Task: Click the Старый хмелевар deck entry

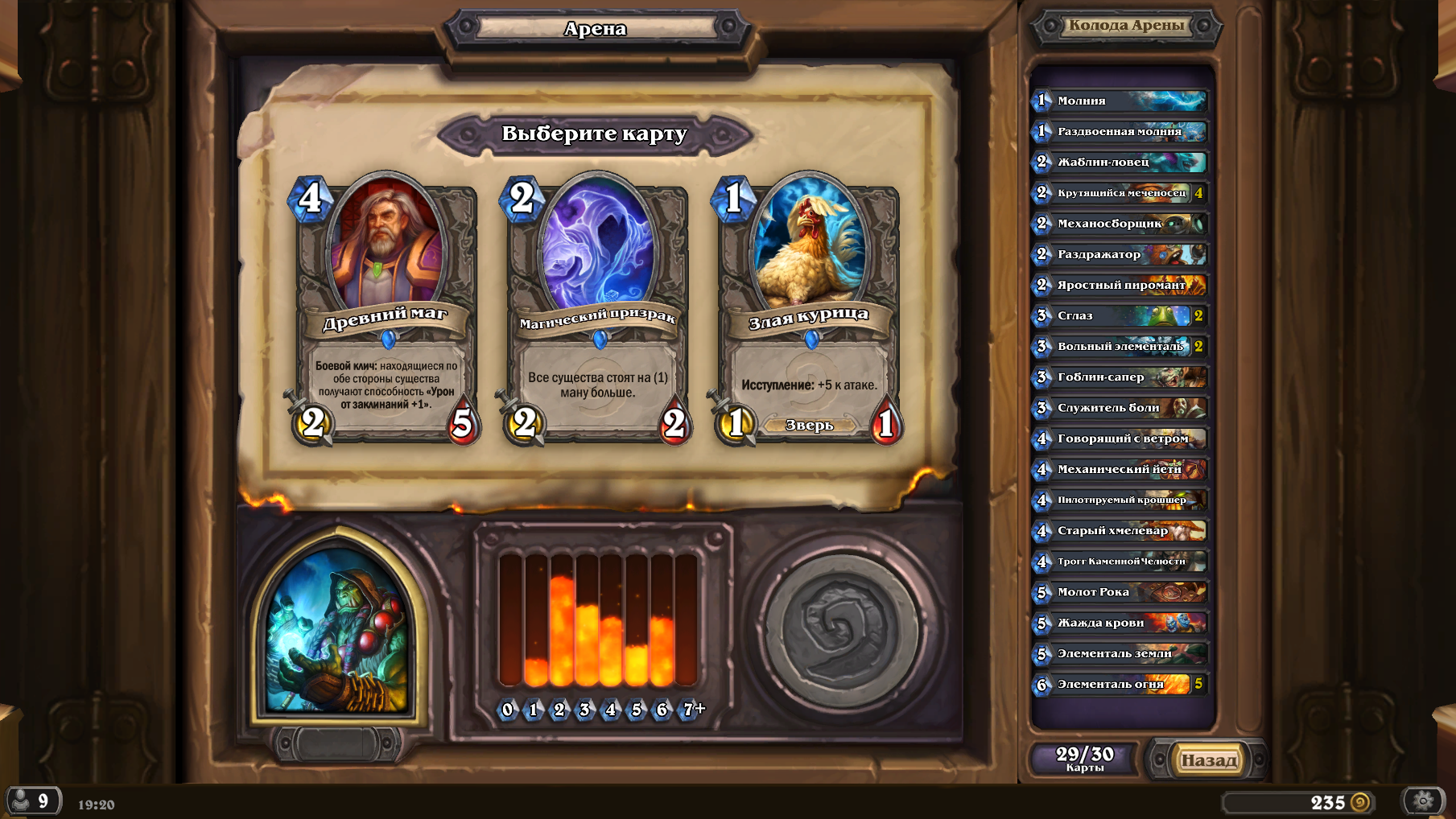Action: [1120, 530]
